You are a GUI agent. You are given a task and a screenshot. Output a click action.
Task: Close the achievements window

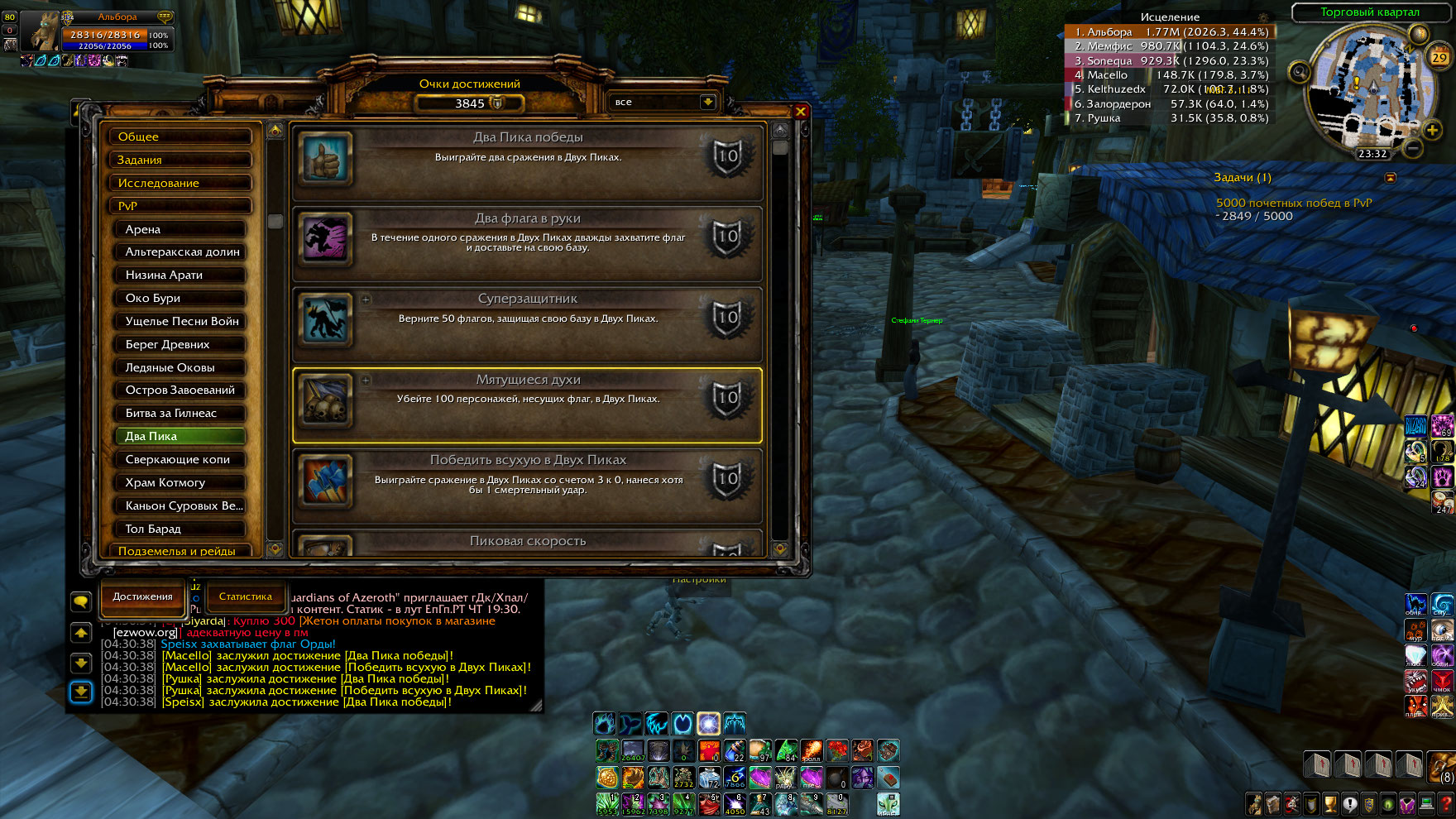[800, 112]
